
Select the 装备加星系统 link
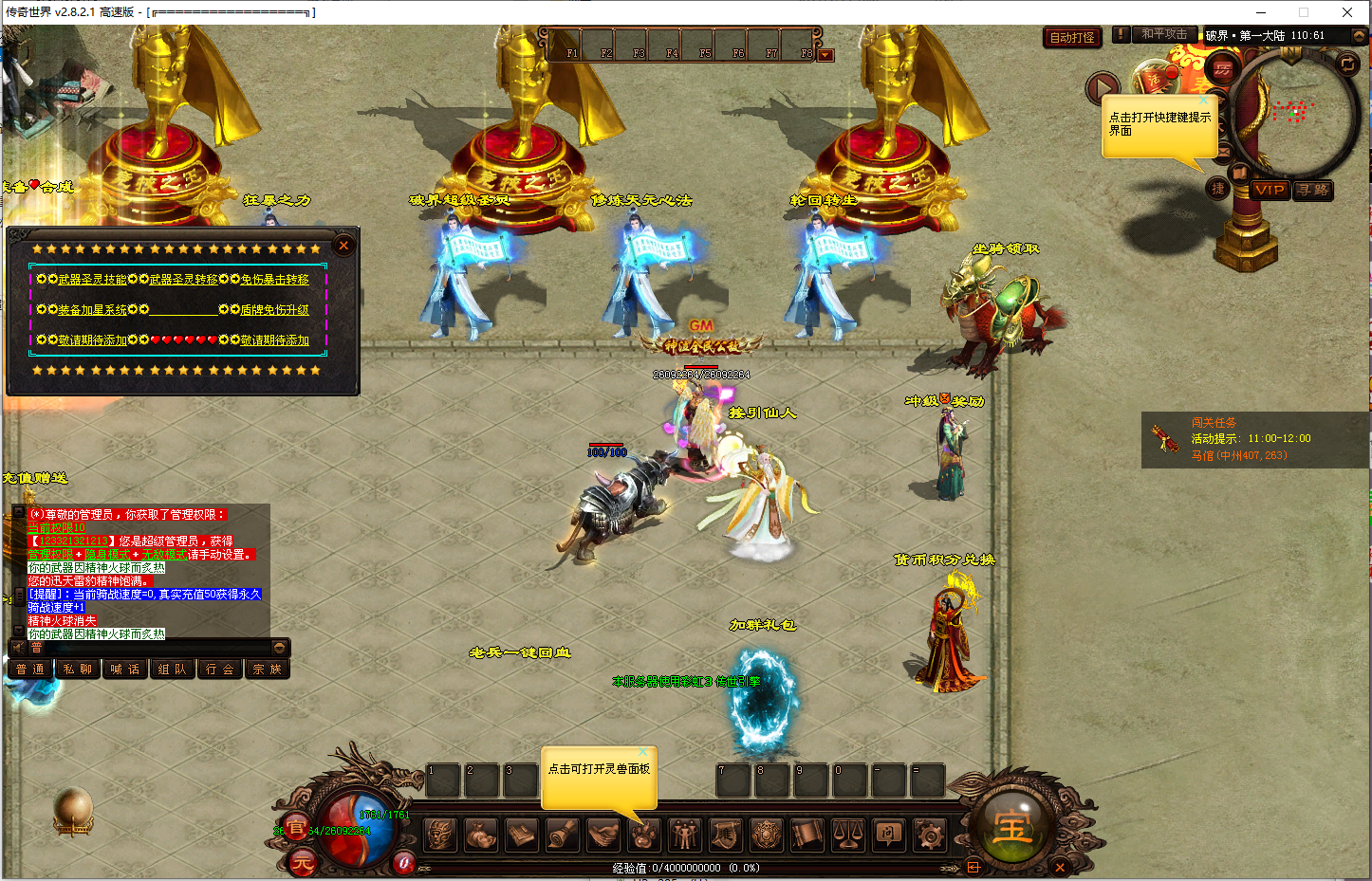click(x=92, y=310)
